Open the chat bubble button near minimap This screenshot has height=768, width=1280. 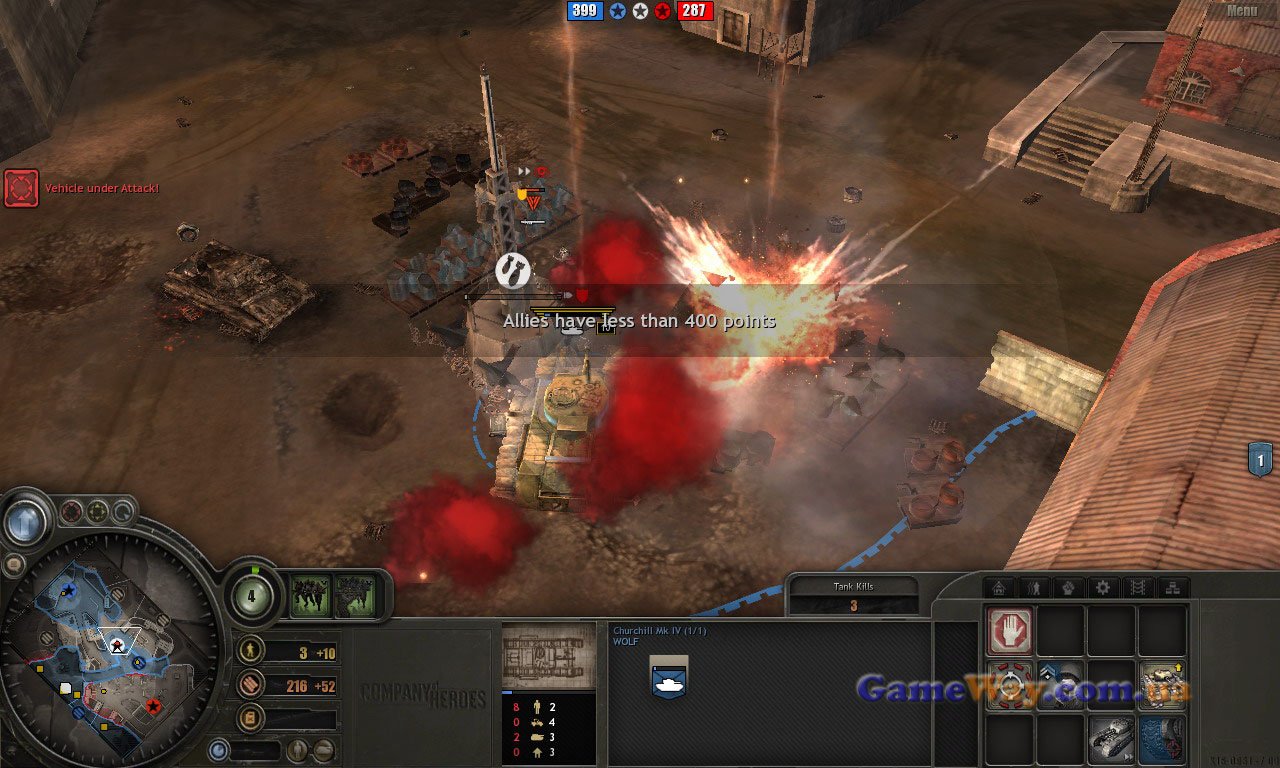pyautogui.click(x=14, y=565)
